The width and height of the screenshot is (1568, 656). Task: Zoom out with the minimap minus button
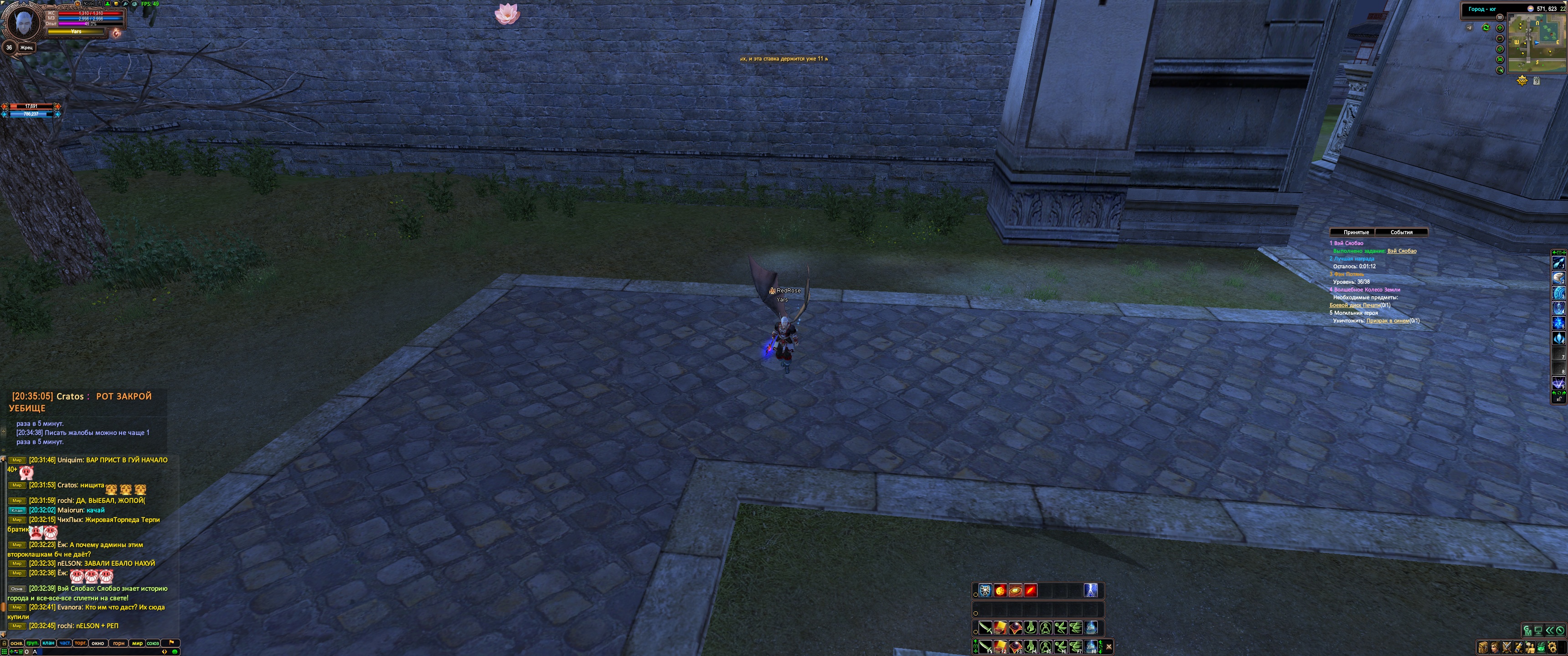(1500, 38)
